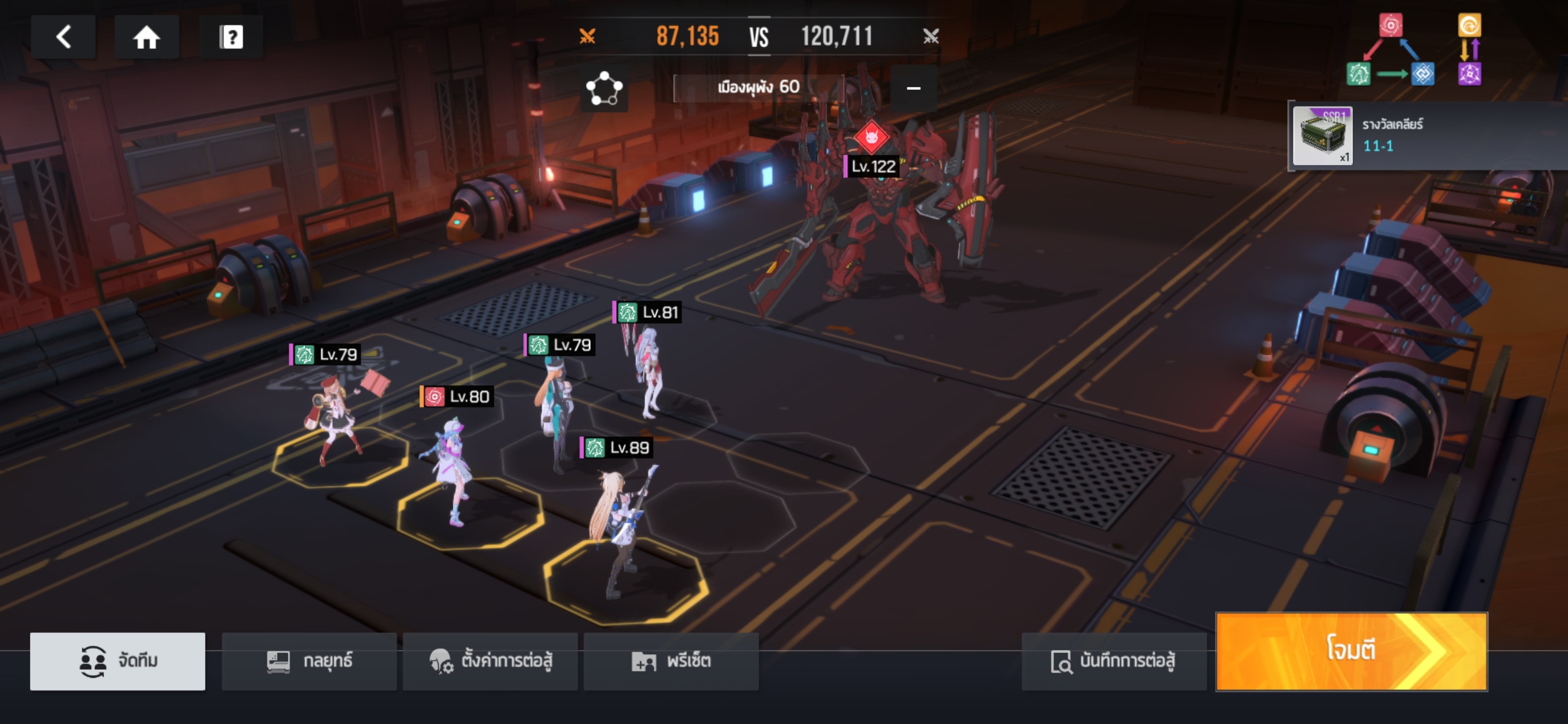This screenshot has height=724, width=1568.
Task: Open the pentagon formation icon
Action: tap(604, 88)
